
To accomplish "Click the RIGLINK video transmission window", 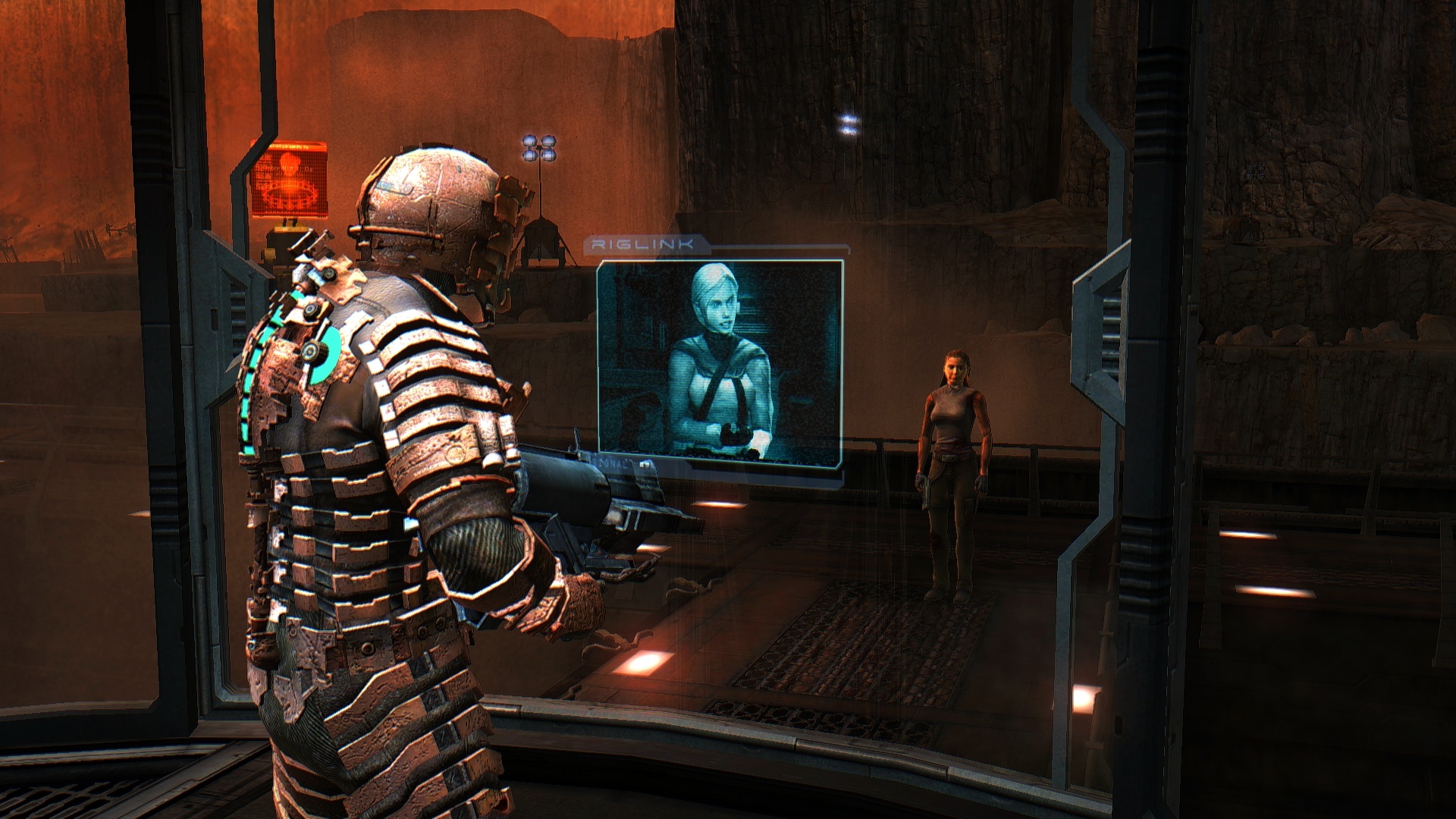I will coord(720,359).
